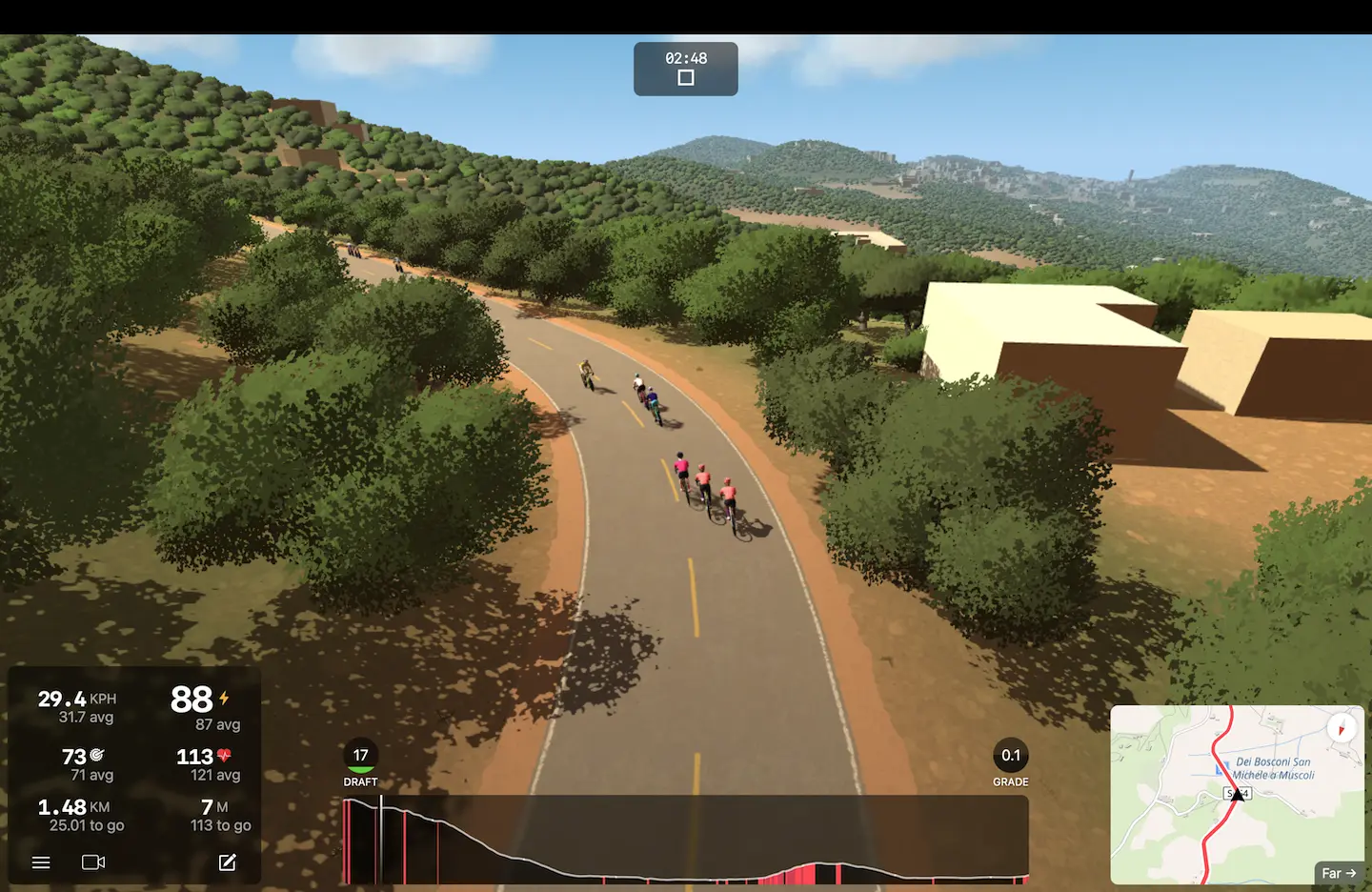
Task: Open the edit pencil icon in stats panel
Action: [227, 862]
